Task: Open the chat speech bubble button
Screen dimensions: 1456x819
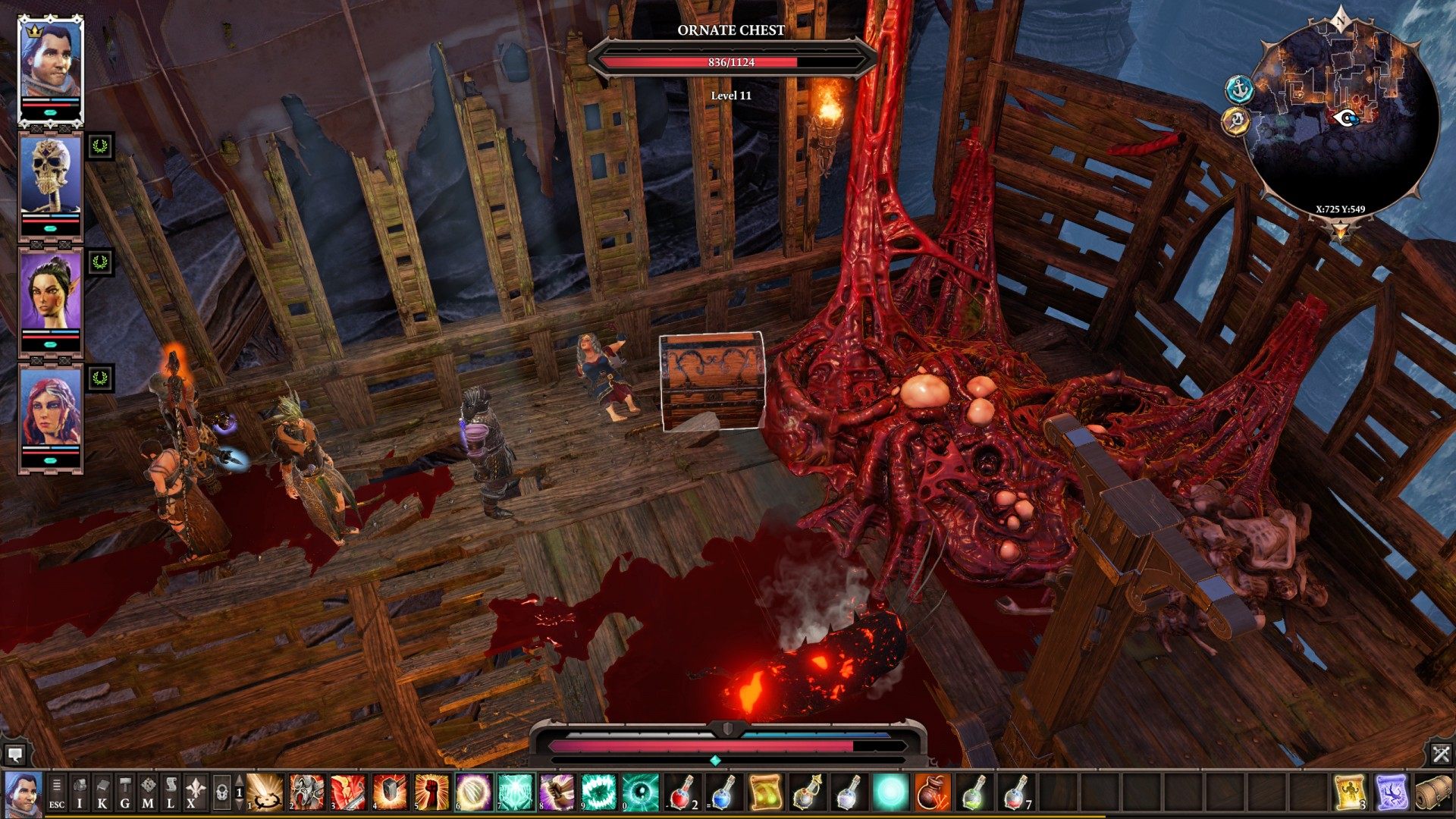Action: pyautogui.click(x=15, y=755)
